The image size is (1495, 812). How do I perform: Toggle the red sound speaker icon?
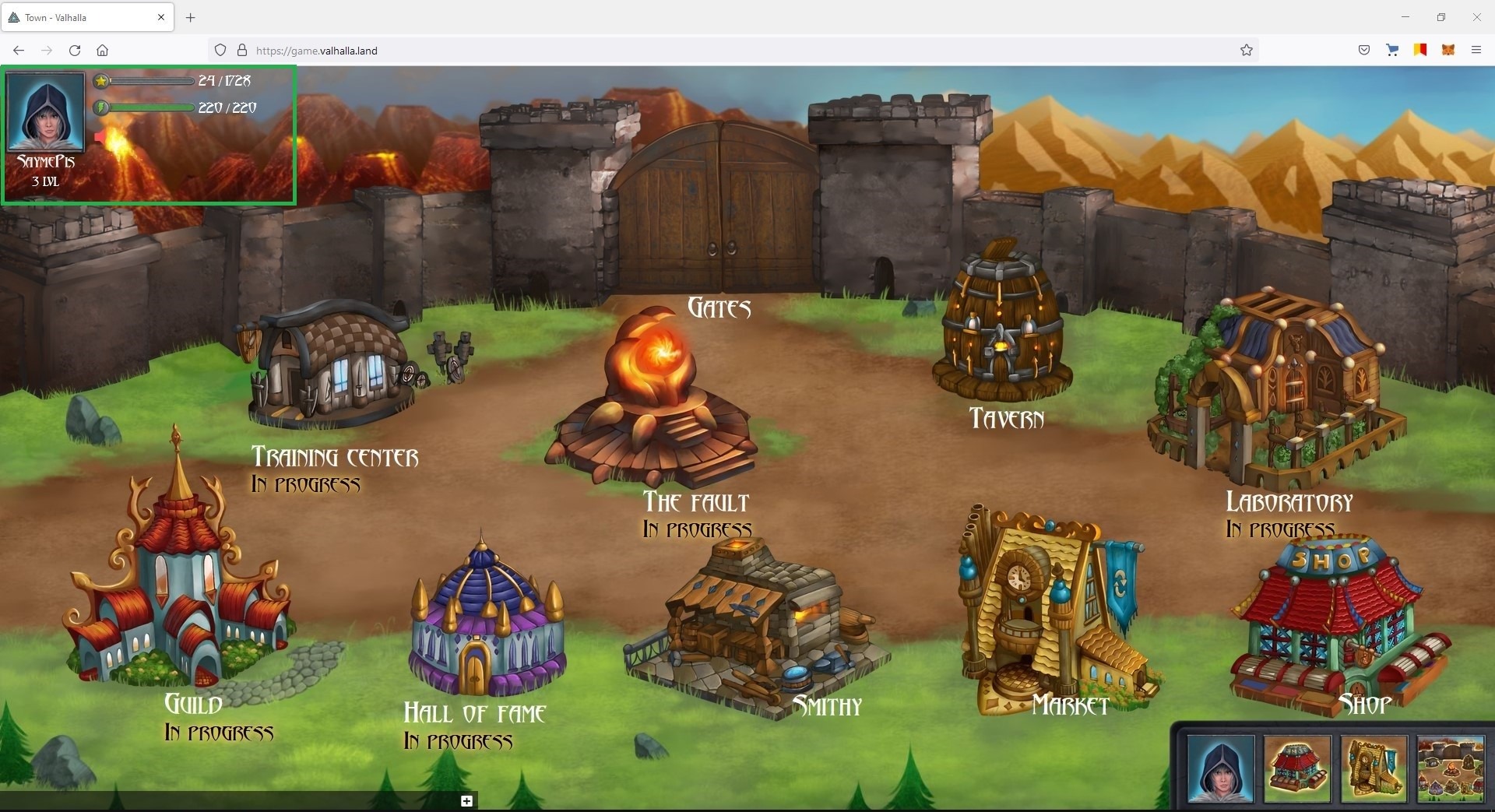coord(100,138)
